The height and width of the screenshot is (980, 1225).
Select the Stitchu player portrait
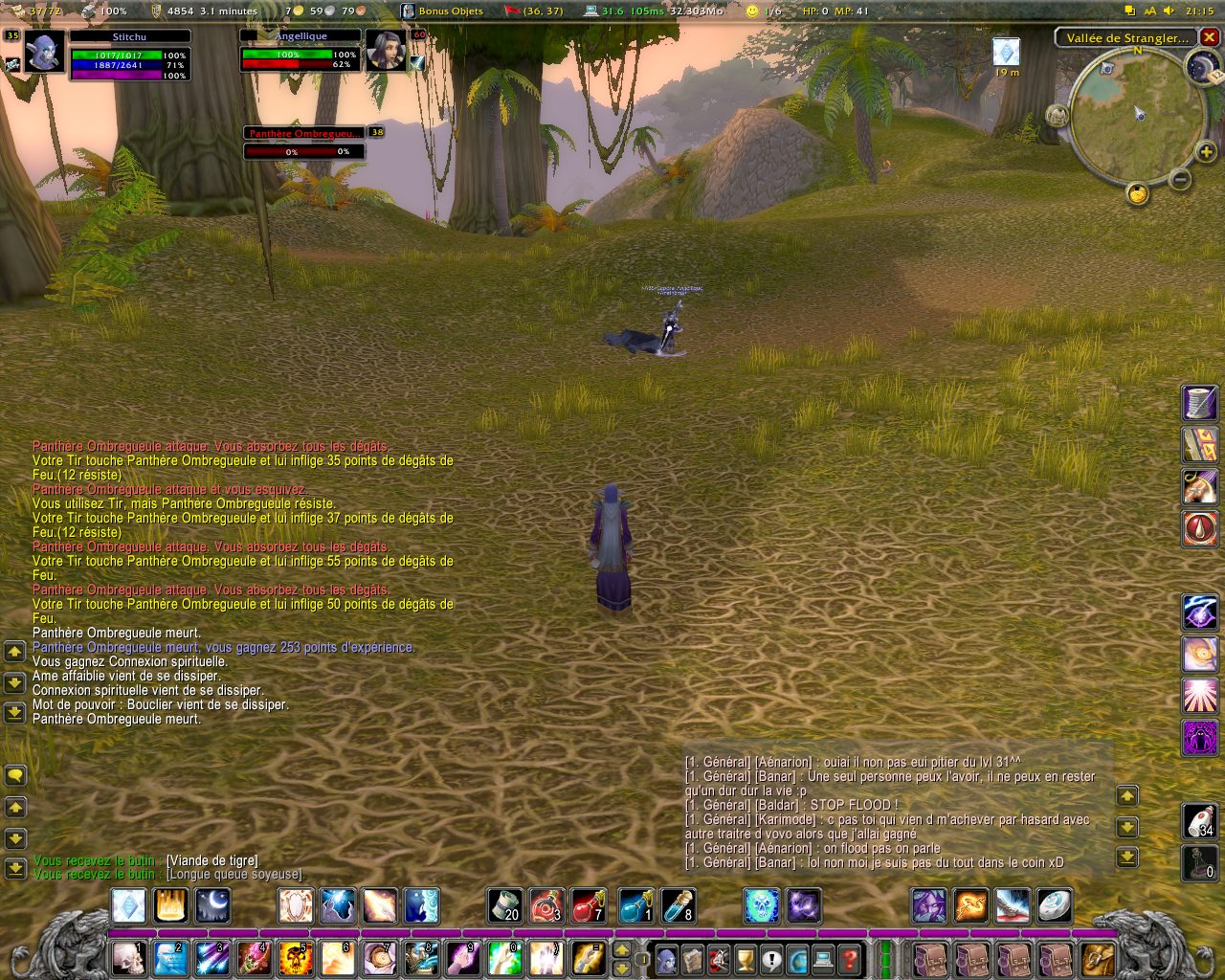coord(44,51)
